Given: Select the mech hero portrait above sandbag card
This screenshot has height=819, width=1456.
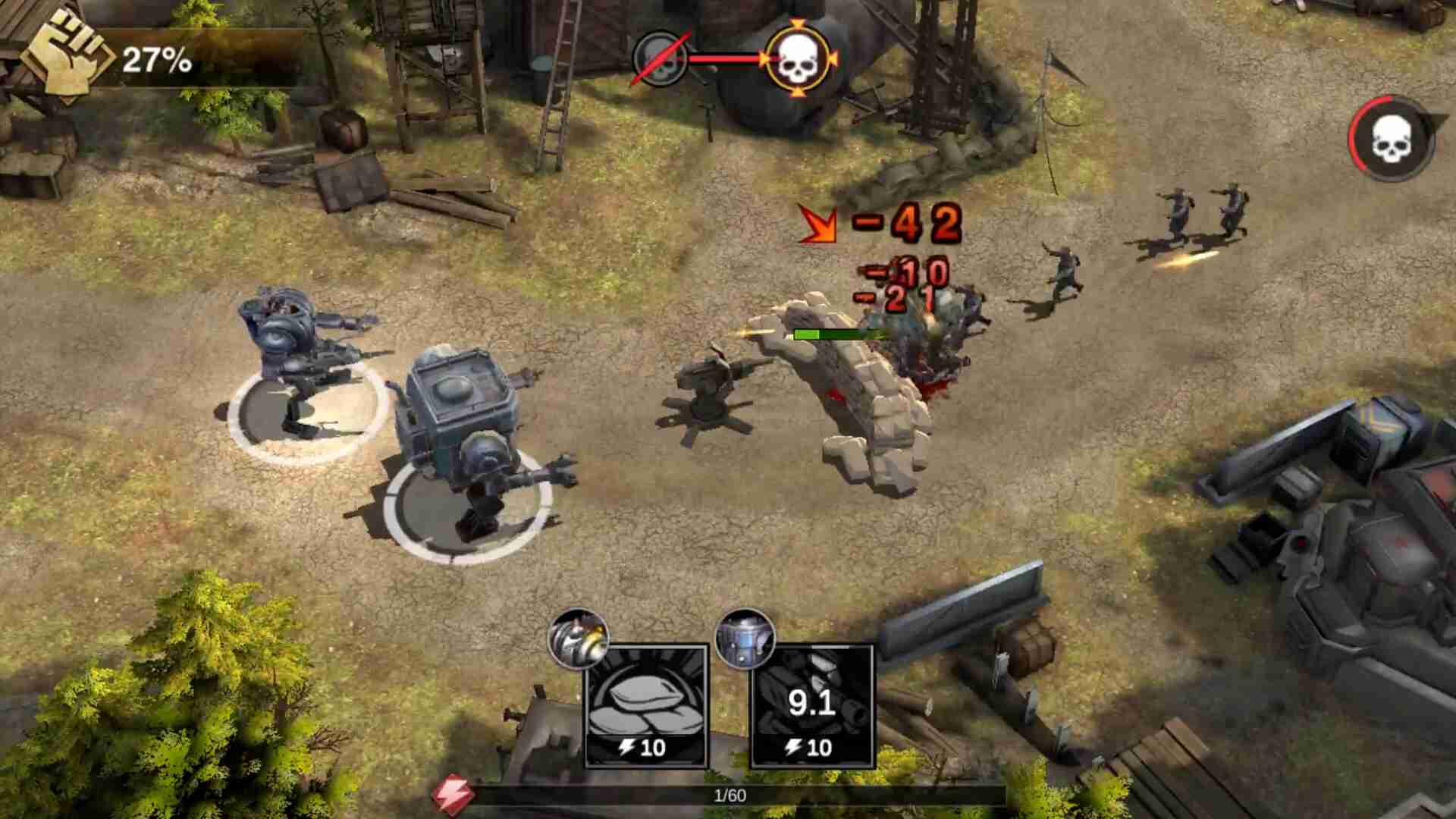Looking at the screenshot, I should click(x=578, y=639).
